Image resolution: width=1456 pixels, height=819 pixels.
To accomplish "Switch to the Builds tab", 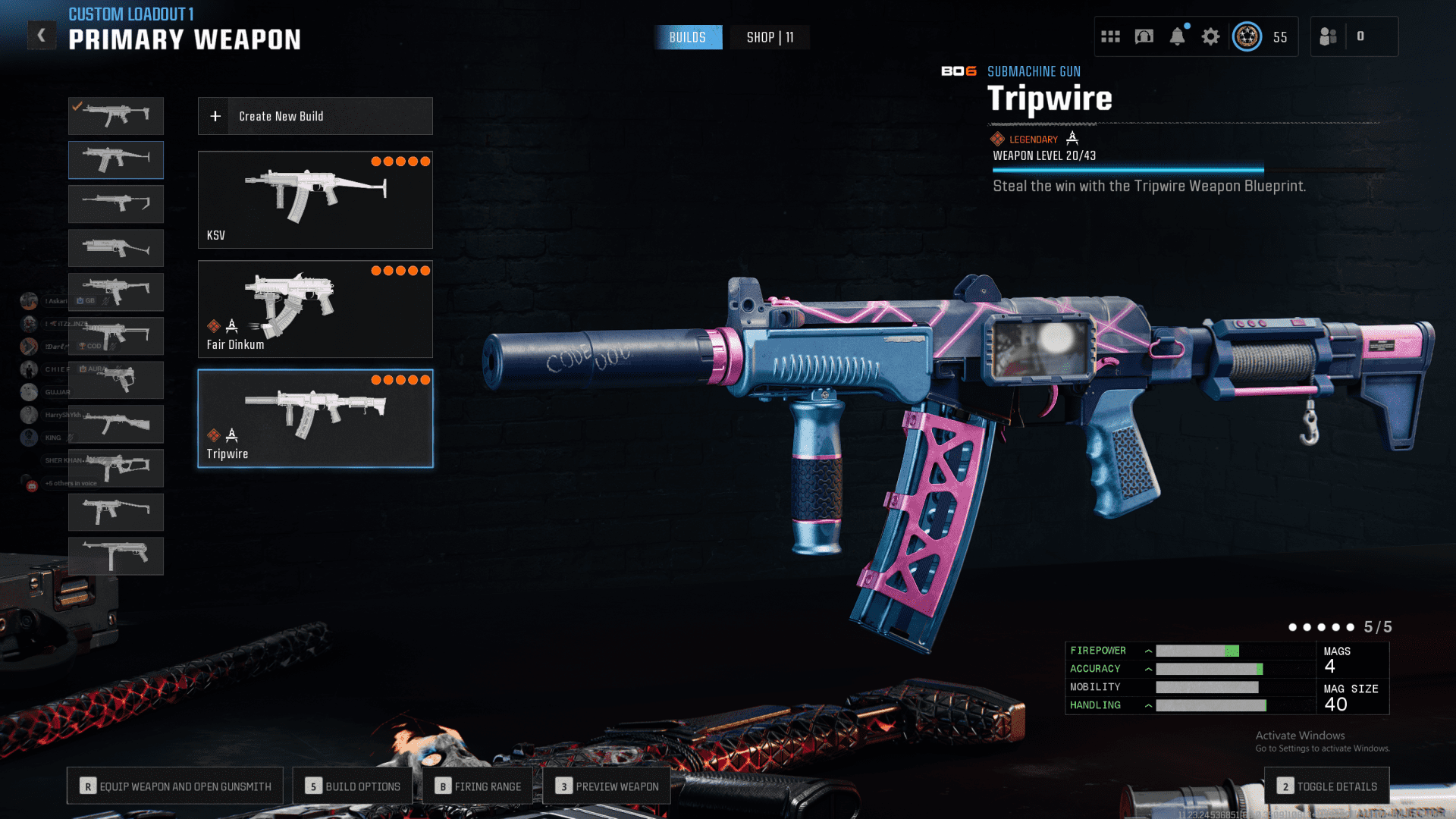I will coord(687,37).
